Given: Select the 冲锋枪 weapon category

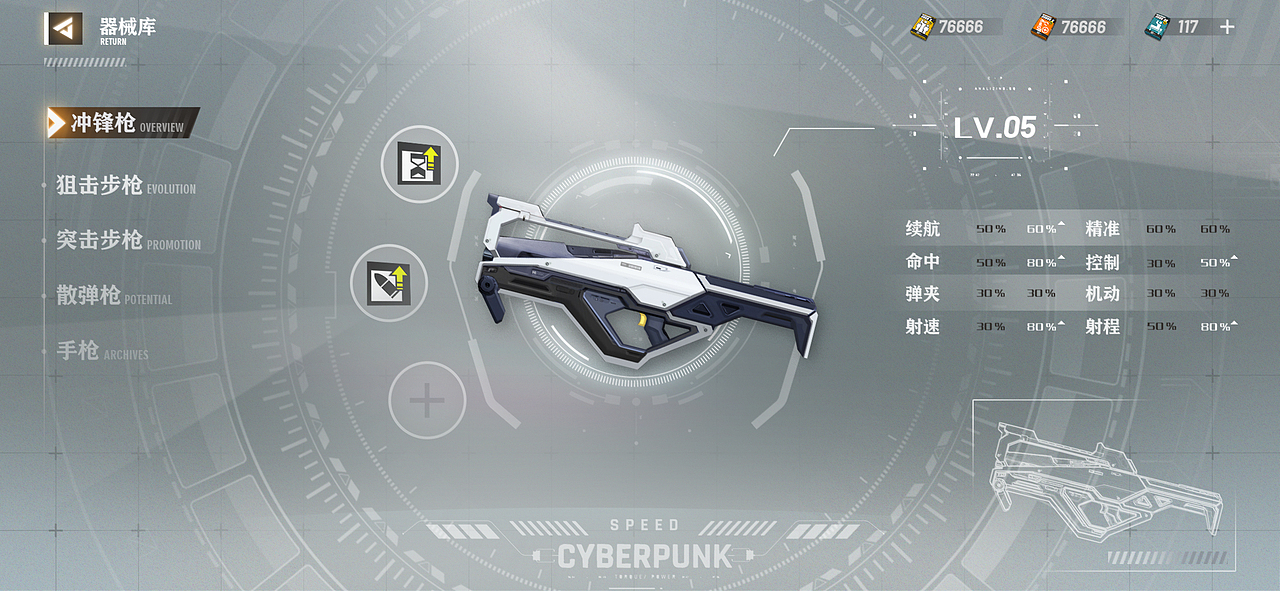Looking at the screenshot, I should tap(104, 123).
